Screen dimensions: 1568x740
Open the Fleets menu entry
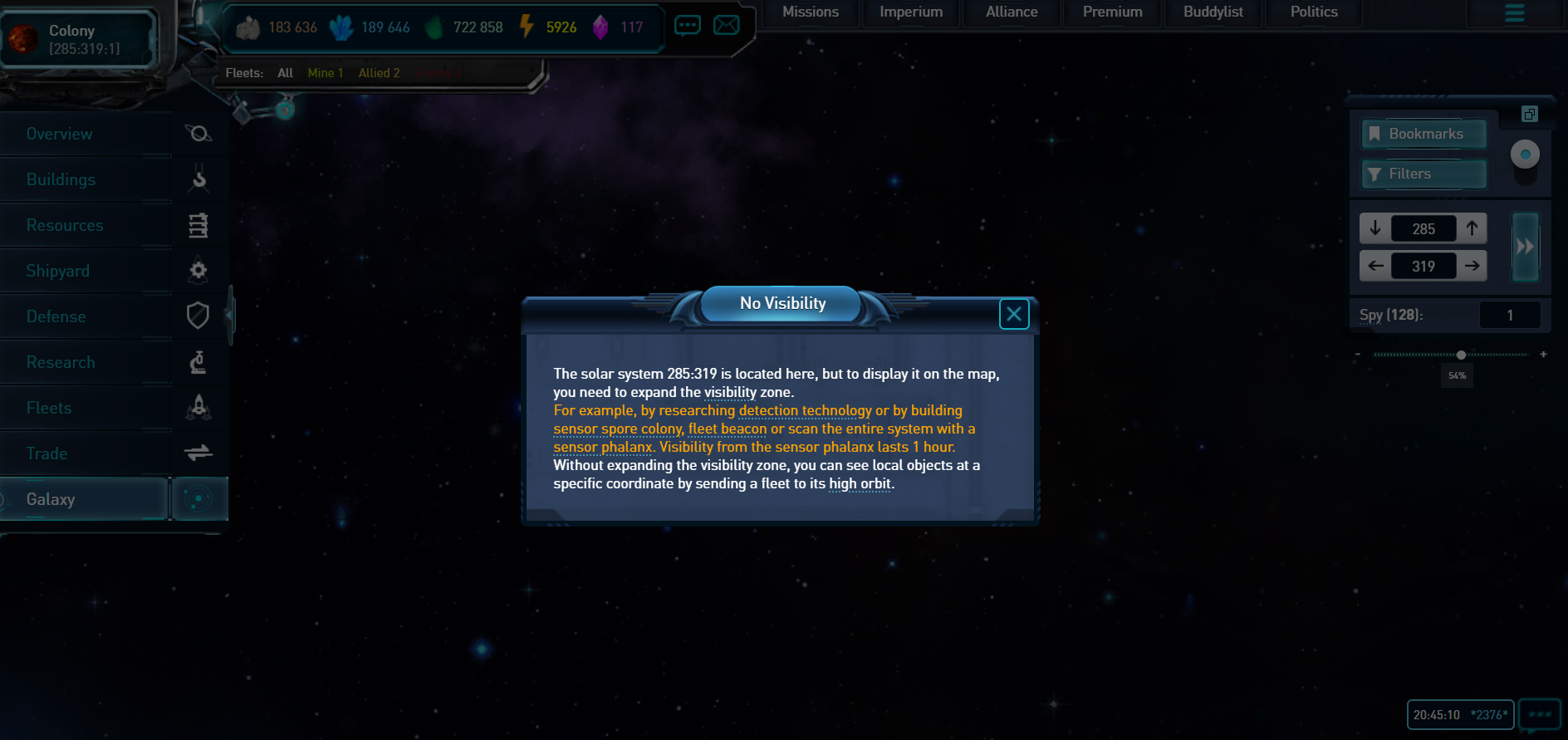[x=49, y=408]
